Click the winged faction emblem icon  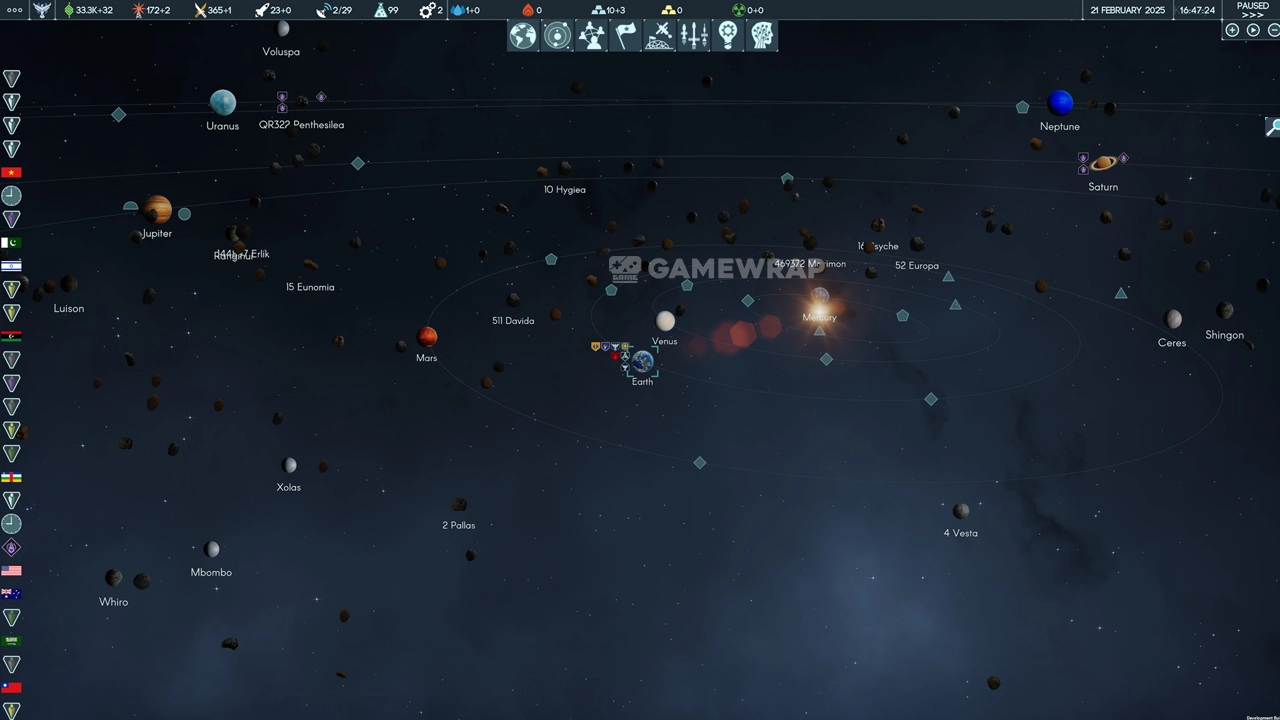[41, 10]
